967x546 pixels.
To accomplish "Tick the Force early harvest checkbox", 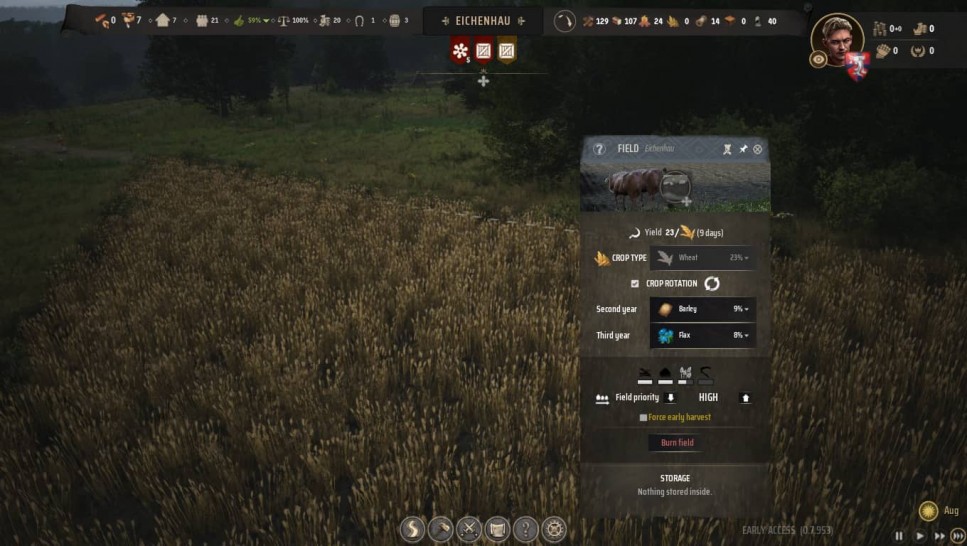I will pyautogui.click(x=643, y=417).
